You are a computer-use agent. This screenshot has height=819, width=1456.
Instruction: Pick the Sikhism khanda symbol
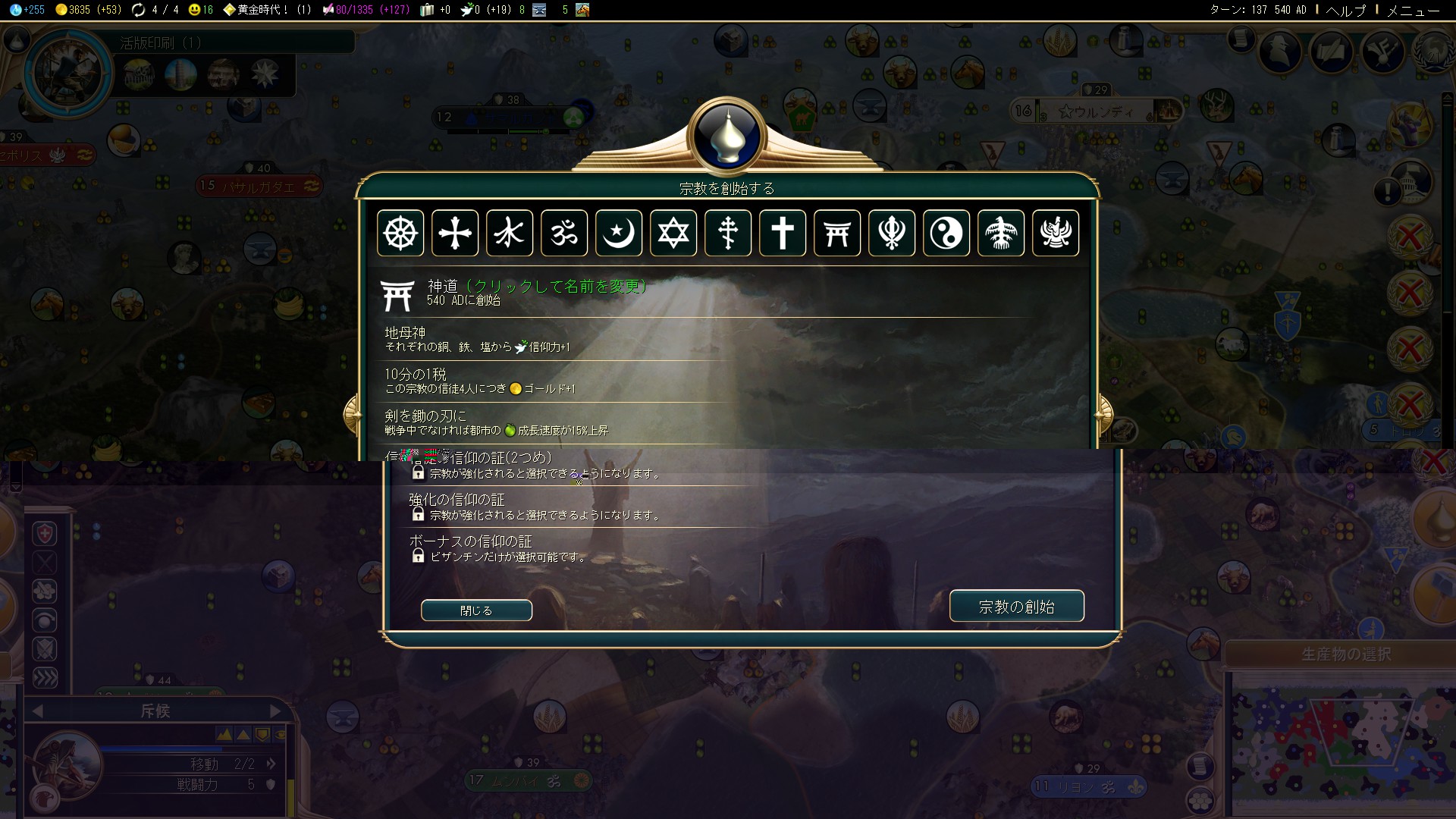tap(892, 233)
